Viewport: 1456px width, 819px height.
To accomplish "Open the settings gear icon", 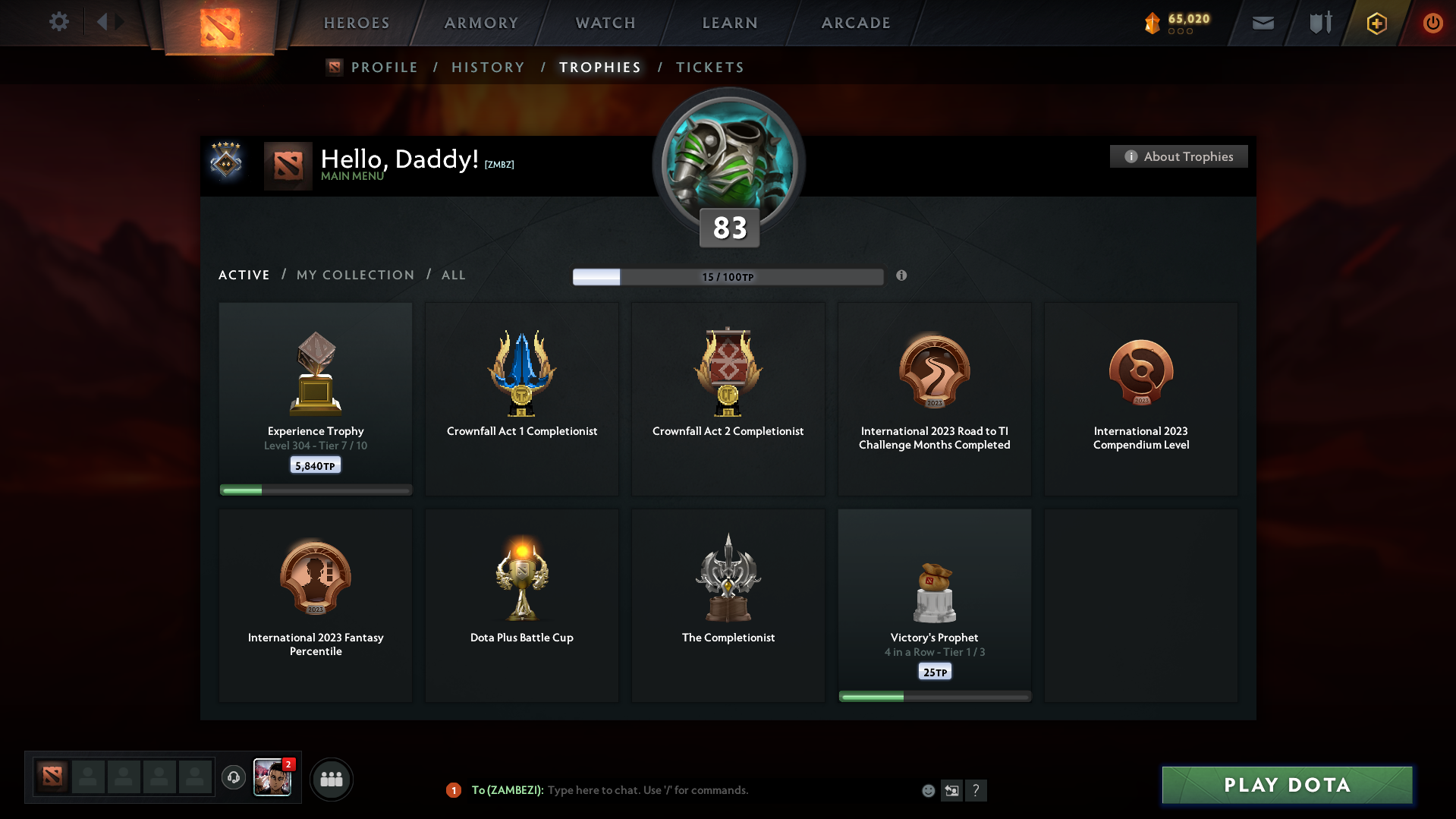I will [x=58, y=22].
